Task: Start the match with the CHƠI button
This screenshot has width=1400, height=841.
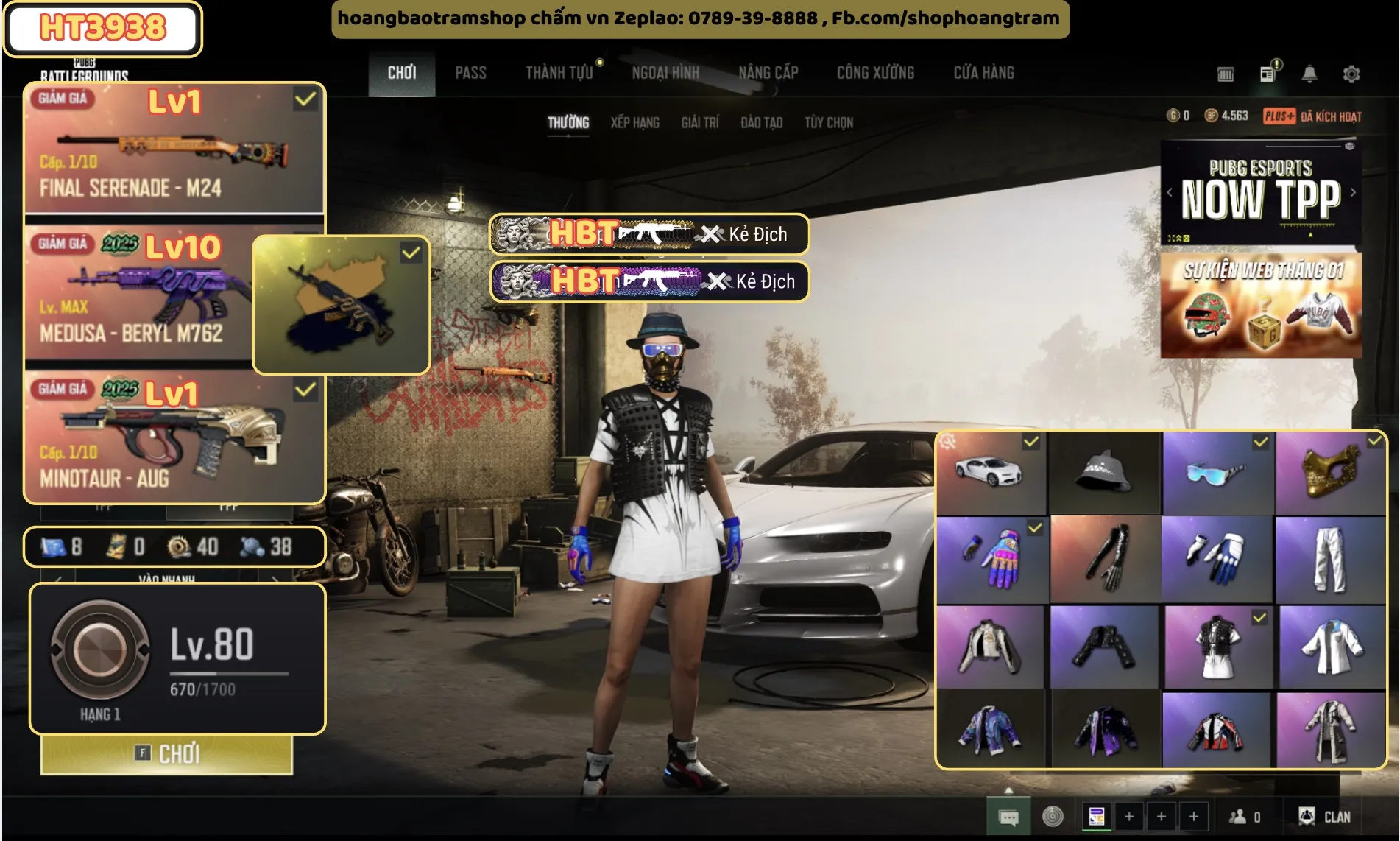Action: click(x=167, y=754)
